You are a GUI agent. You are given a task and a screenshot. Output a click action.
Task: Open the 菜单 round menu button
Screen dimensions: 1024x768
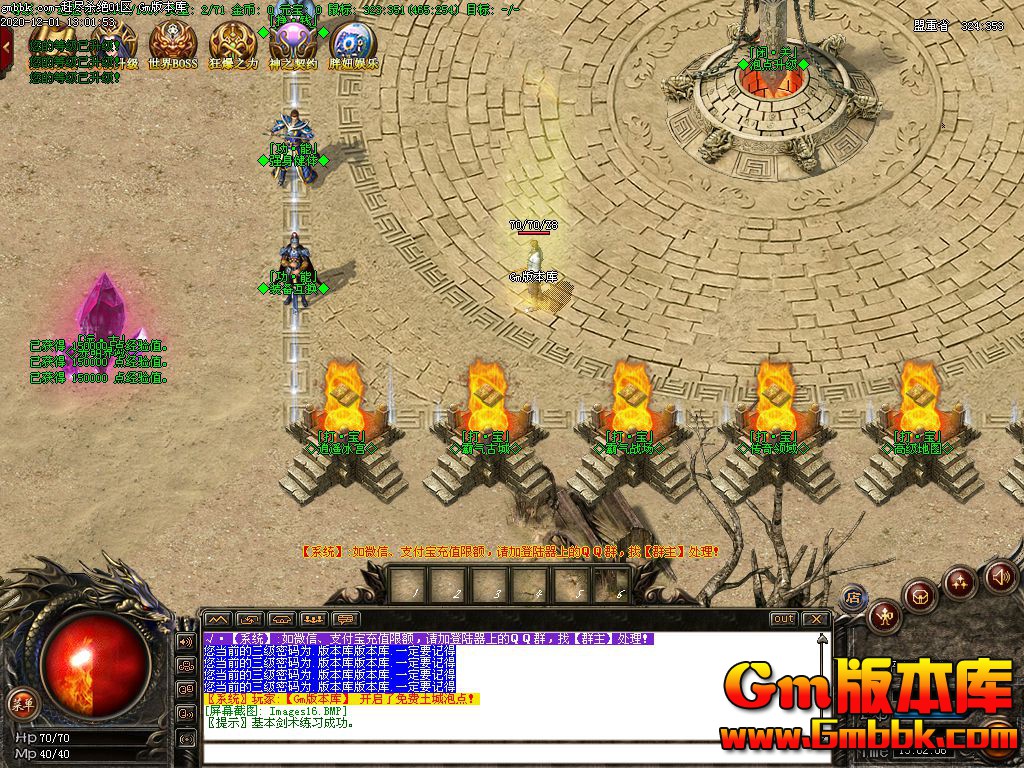21,702
